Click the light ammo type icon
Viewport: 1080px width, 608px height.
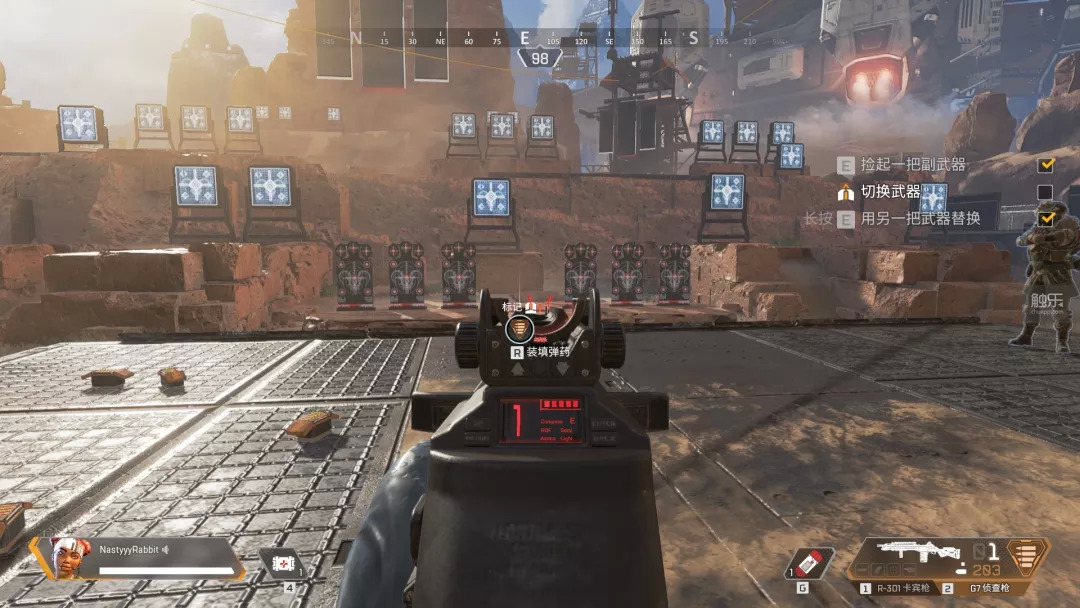pyautogui.click(x=1027, y=557)
